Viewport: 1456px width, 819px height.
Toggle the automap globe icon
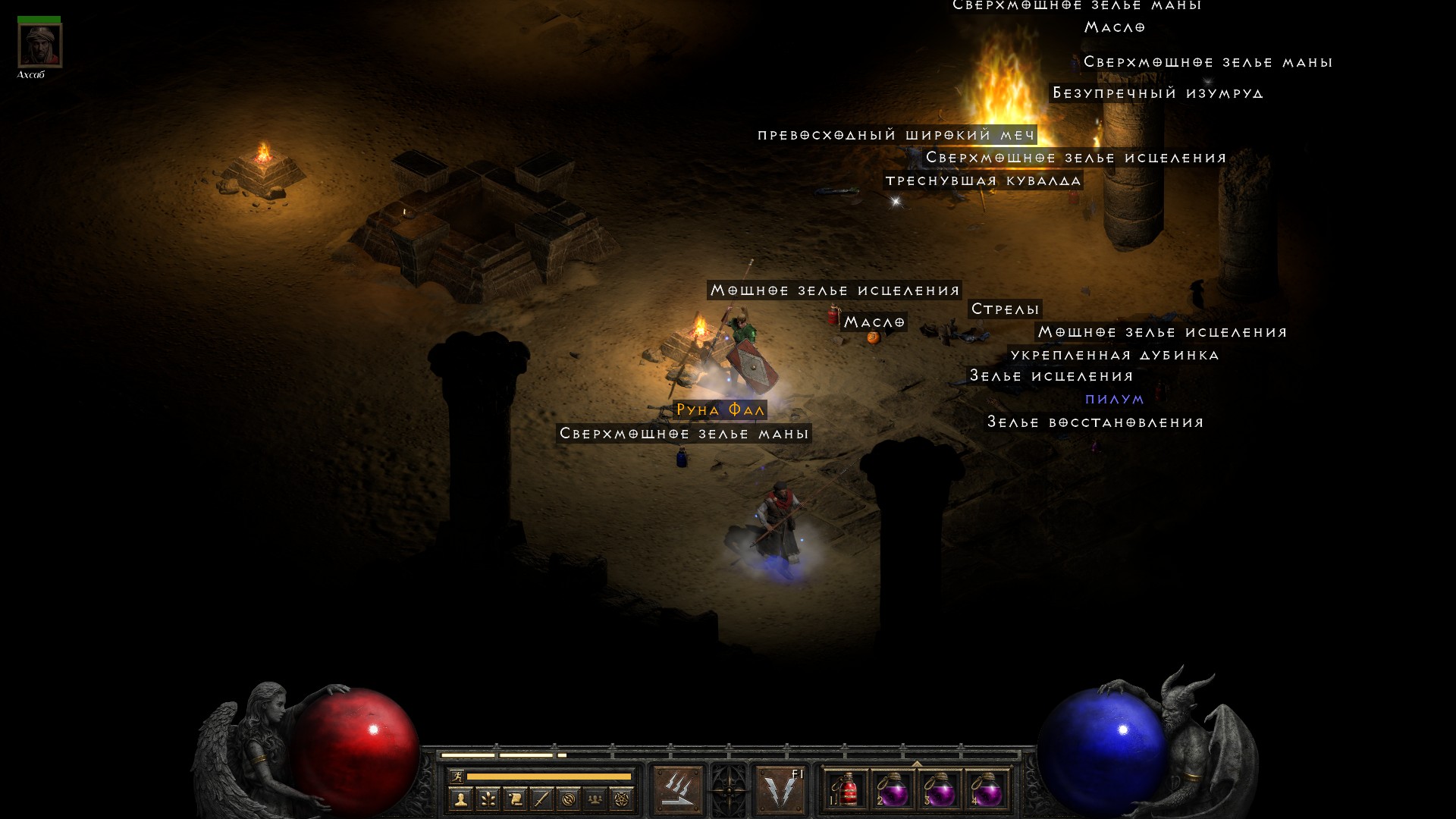click(569, 799)
